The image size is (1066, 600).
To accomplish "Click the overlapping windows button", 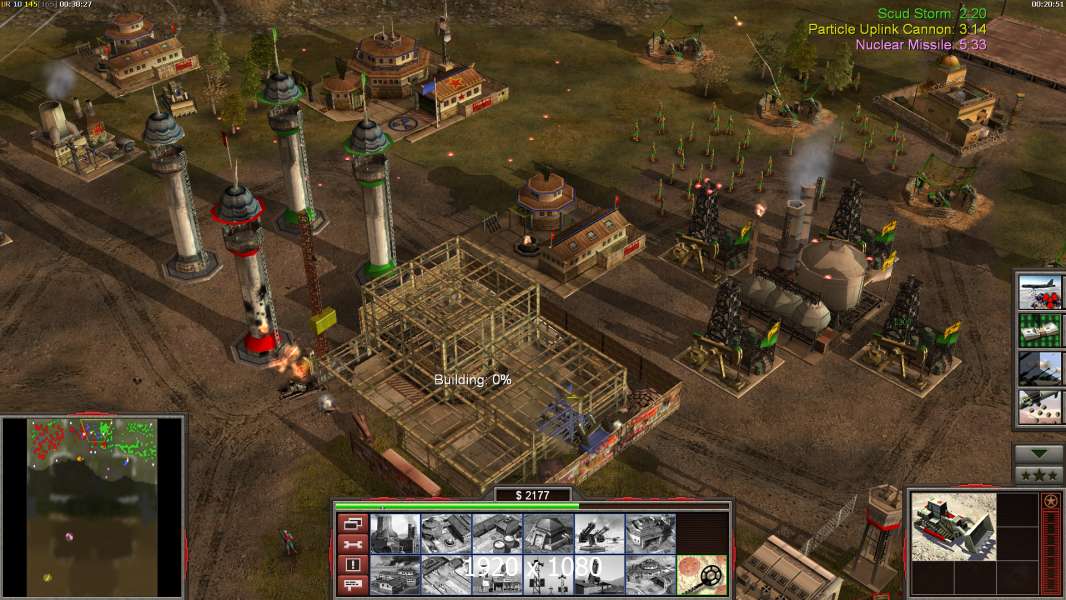I will tap(351, 523).
